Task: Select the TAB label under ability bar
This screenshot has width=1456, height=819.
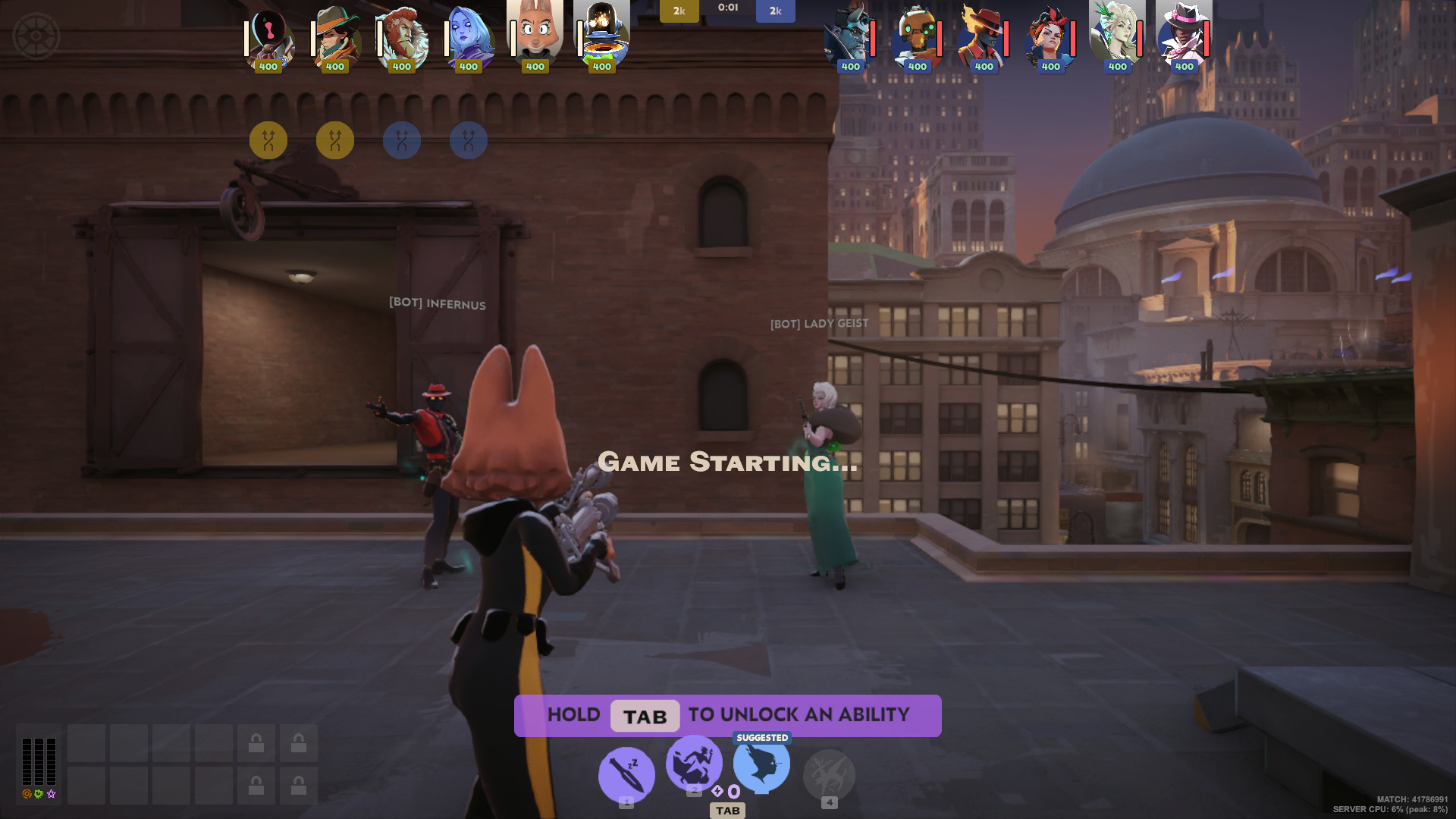Action: point(727,811)
